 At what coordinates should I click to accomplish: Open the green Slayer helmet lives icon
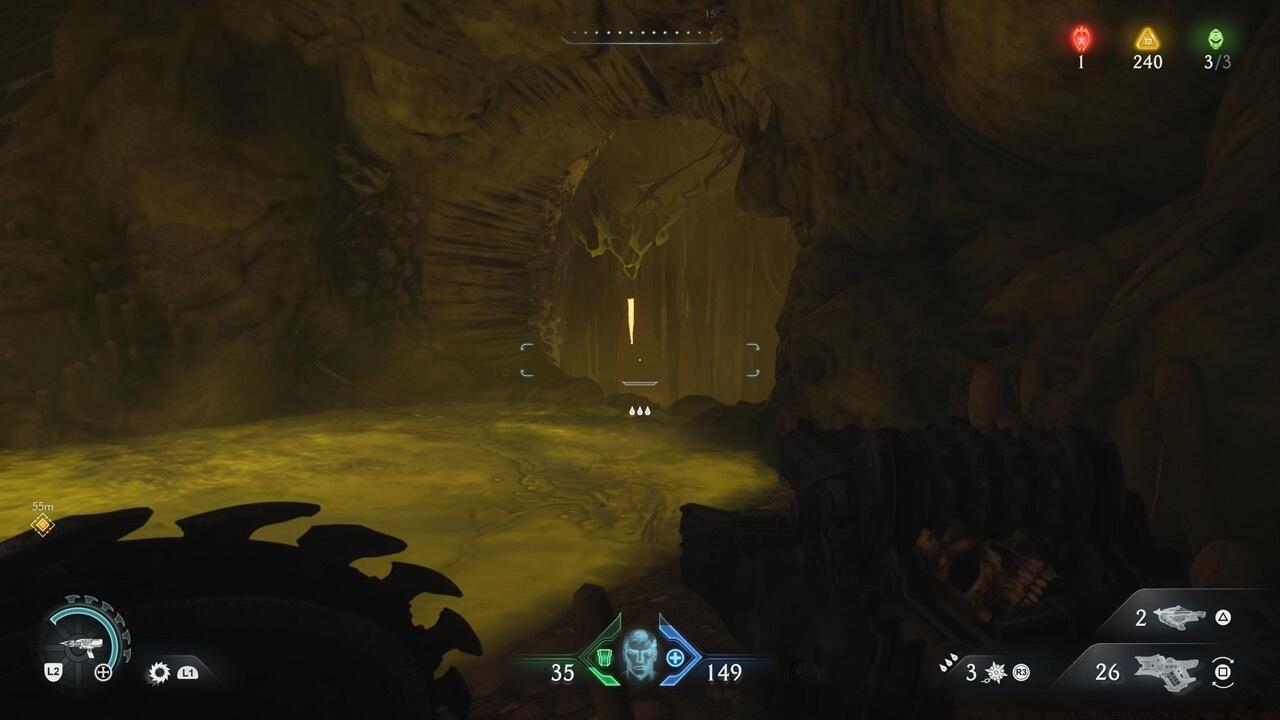[x=1216, y=39]
